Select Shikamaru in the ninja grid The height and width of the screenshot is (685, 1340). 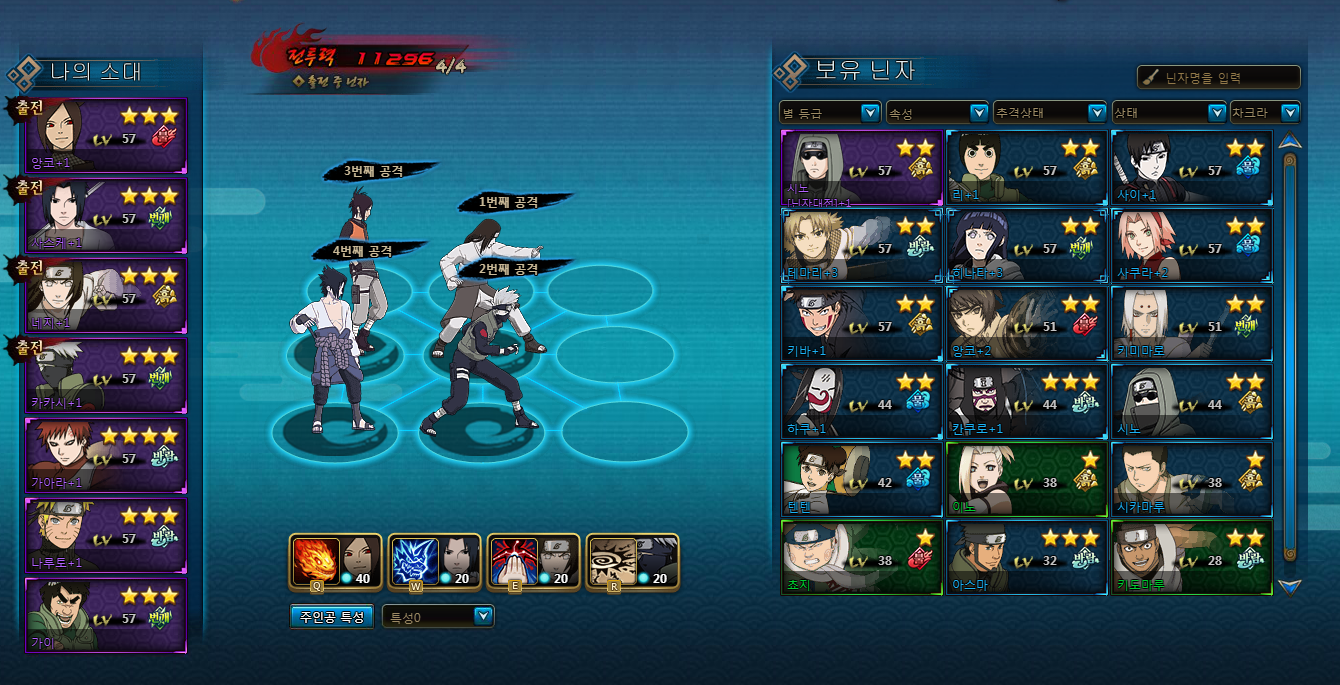click(x=1192, y=479)
